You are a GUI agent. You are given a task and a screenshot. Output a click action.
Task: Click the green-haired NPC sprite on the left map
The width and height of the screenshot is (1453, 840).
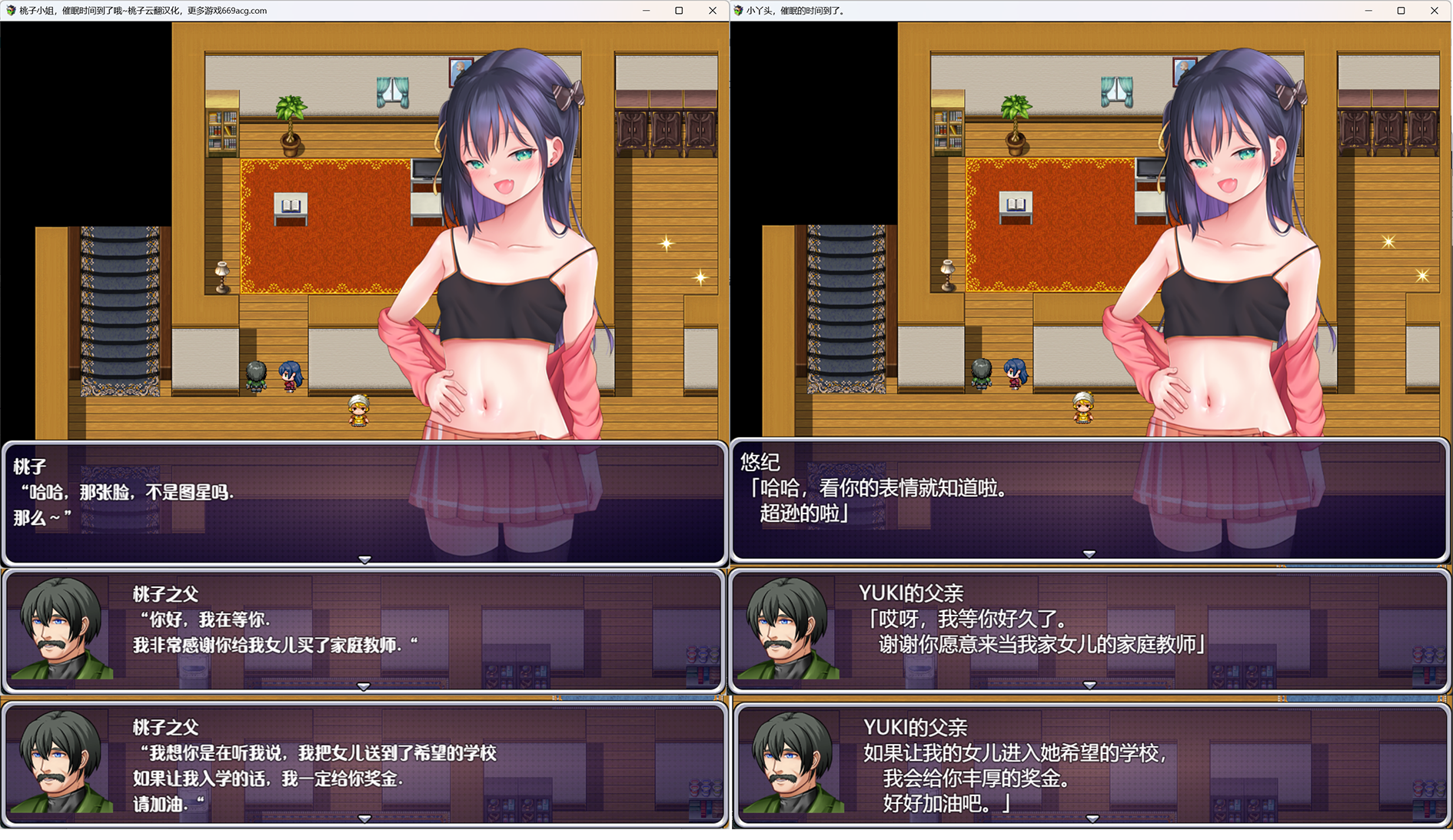point(256,375)
